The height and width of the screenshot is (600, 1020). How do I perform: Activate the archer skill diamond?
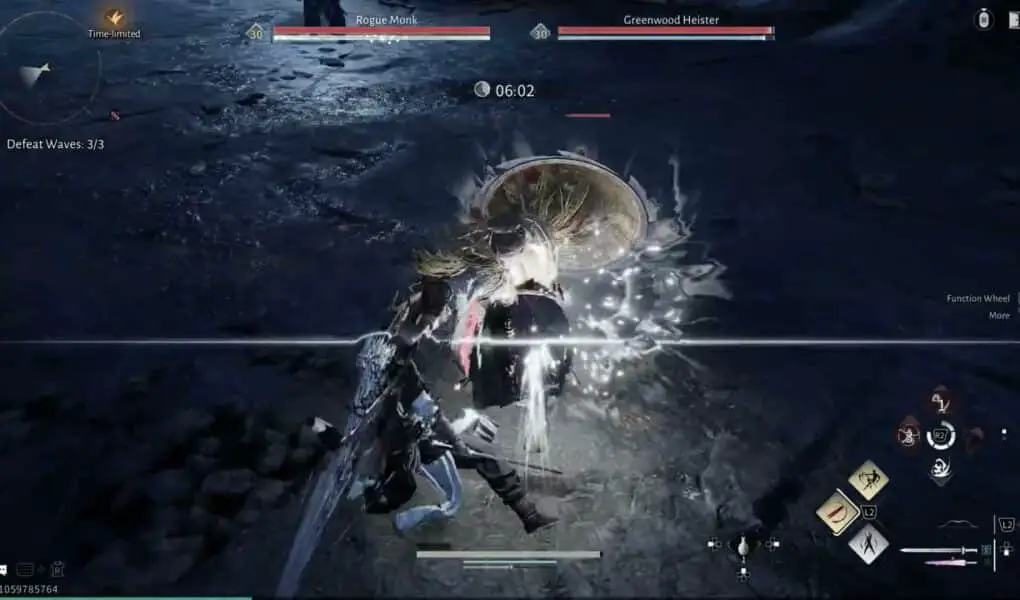pos(868,480)
